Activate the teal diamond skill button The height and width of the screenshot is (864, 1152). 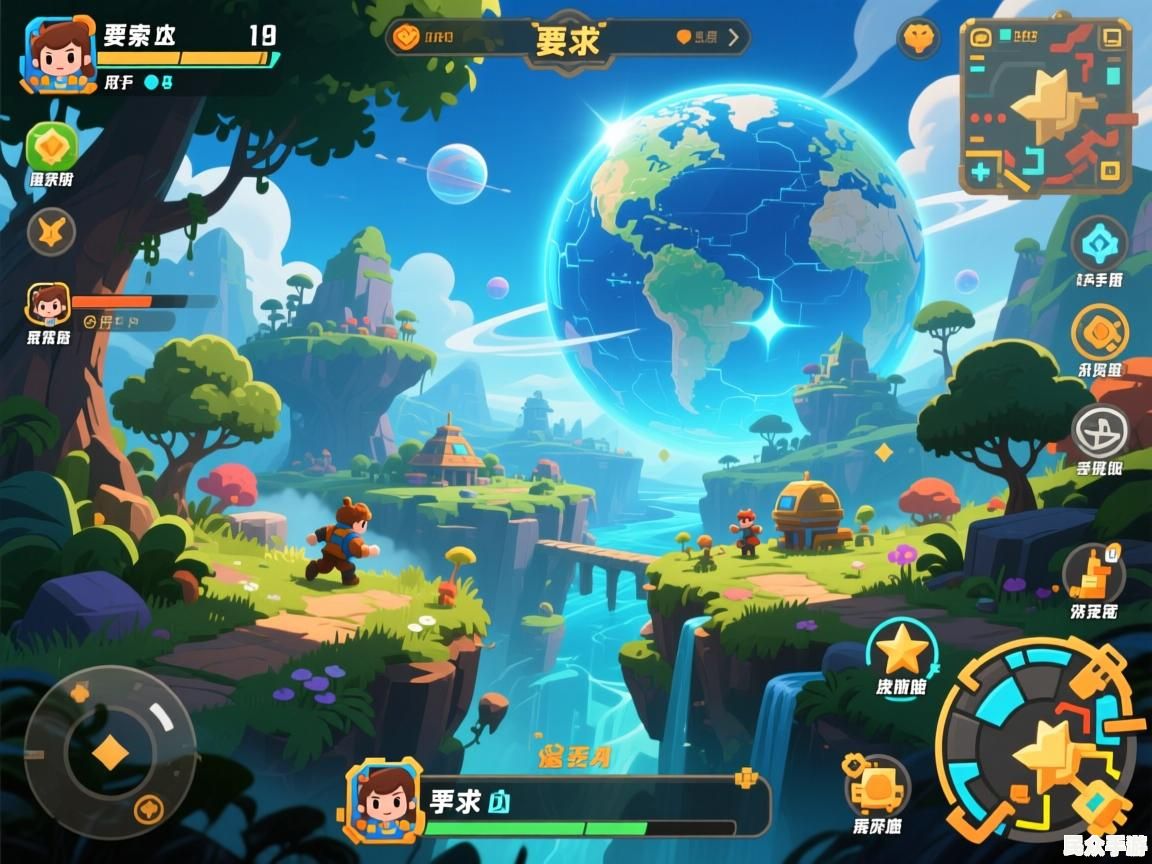(x=1099, y=243)
